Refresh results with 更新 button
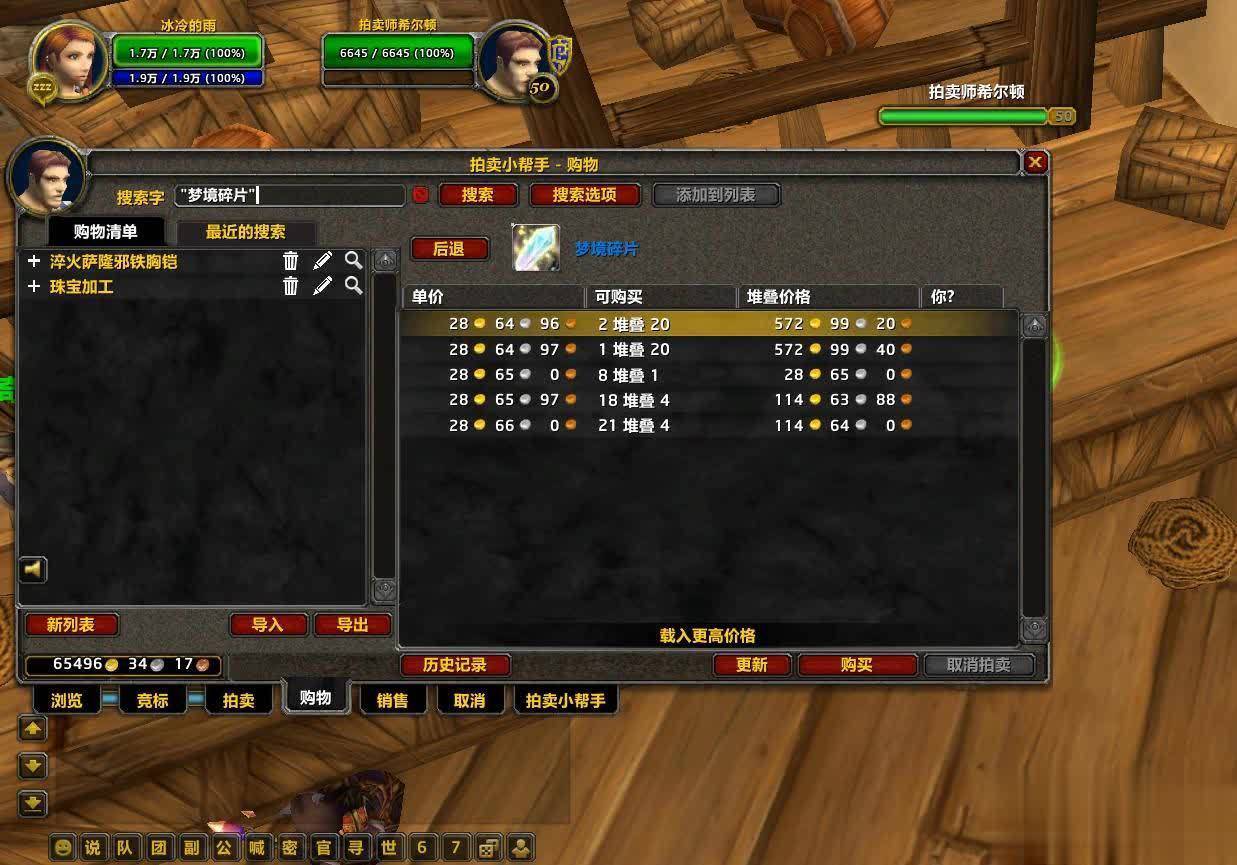Viewport: 1237px width, 865px height. (x=752, y=665)
